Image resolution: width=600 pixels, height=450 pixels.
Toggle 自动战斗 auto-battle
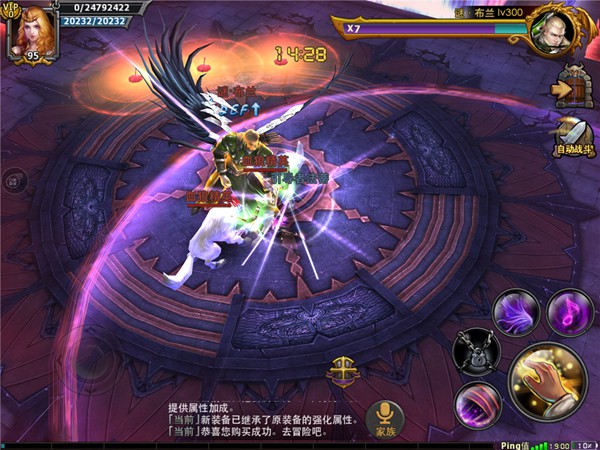(574, 137)
